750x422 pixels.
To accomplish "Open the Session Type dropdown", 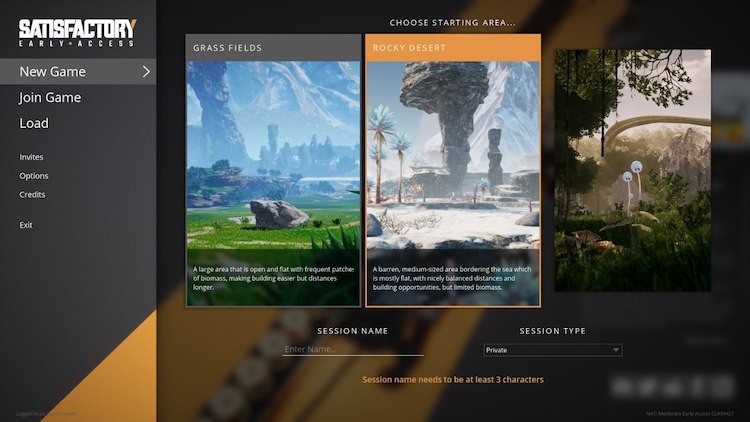I will point(552,350).
